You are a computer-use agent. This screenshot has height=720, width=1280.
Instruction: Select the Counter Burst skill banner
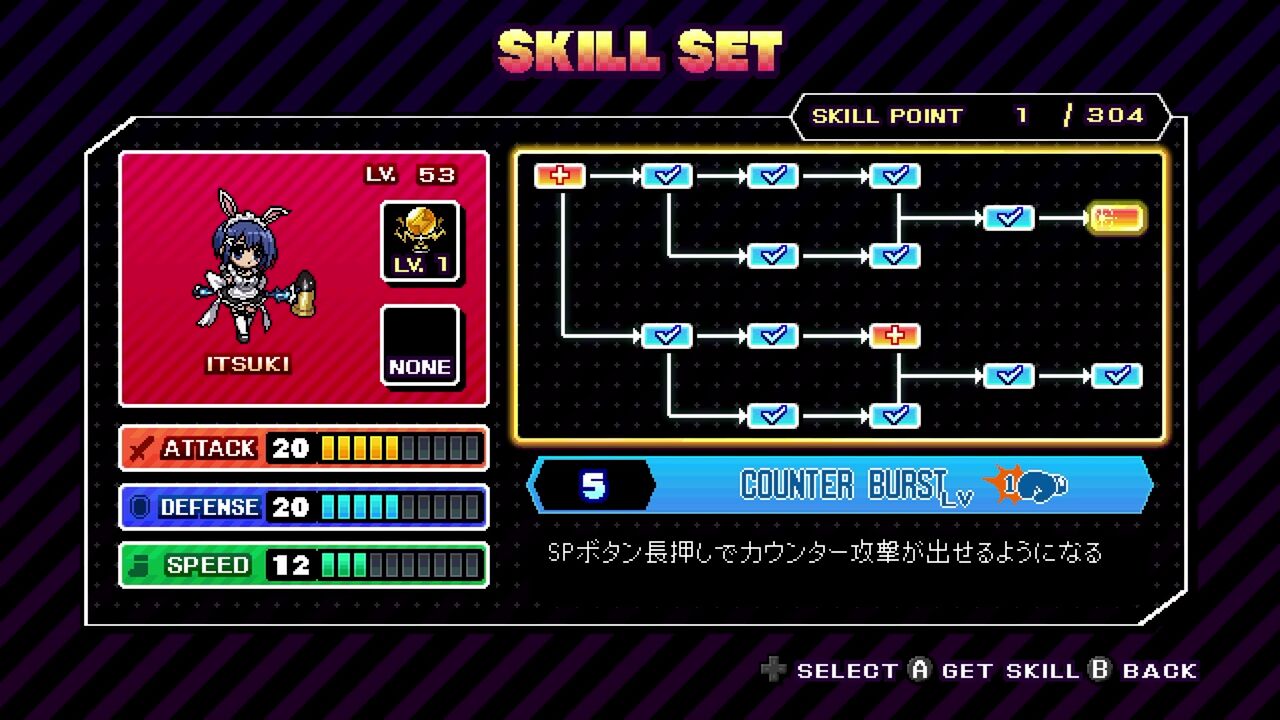pyautogui.click(x=845, y=486)
